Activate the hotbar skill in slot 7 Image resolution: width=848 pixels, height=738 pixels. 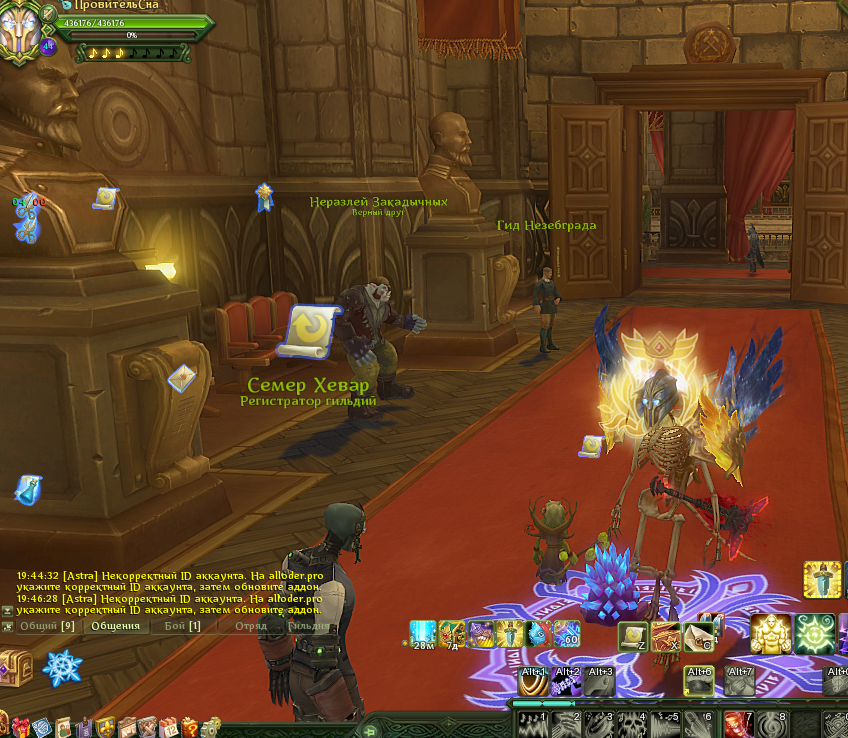click(740, 725)
